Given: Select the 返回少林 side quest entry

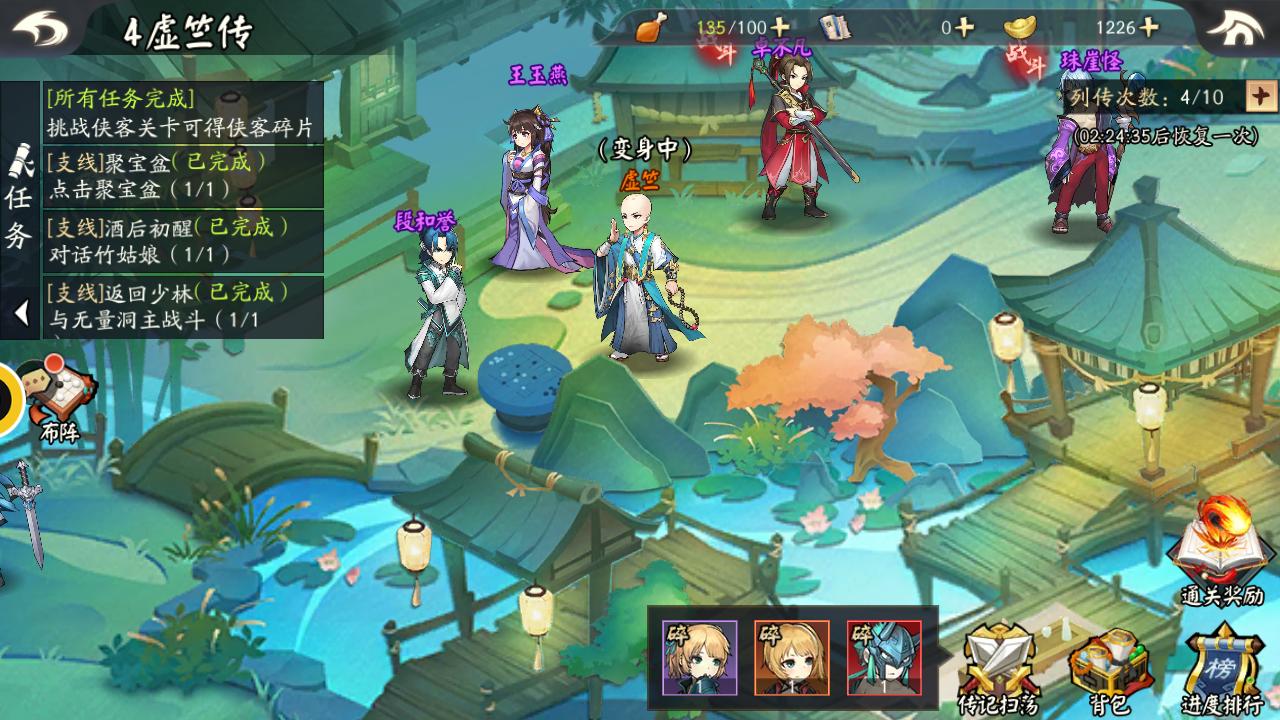Looking at the screenshot, I should point(182,306).
